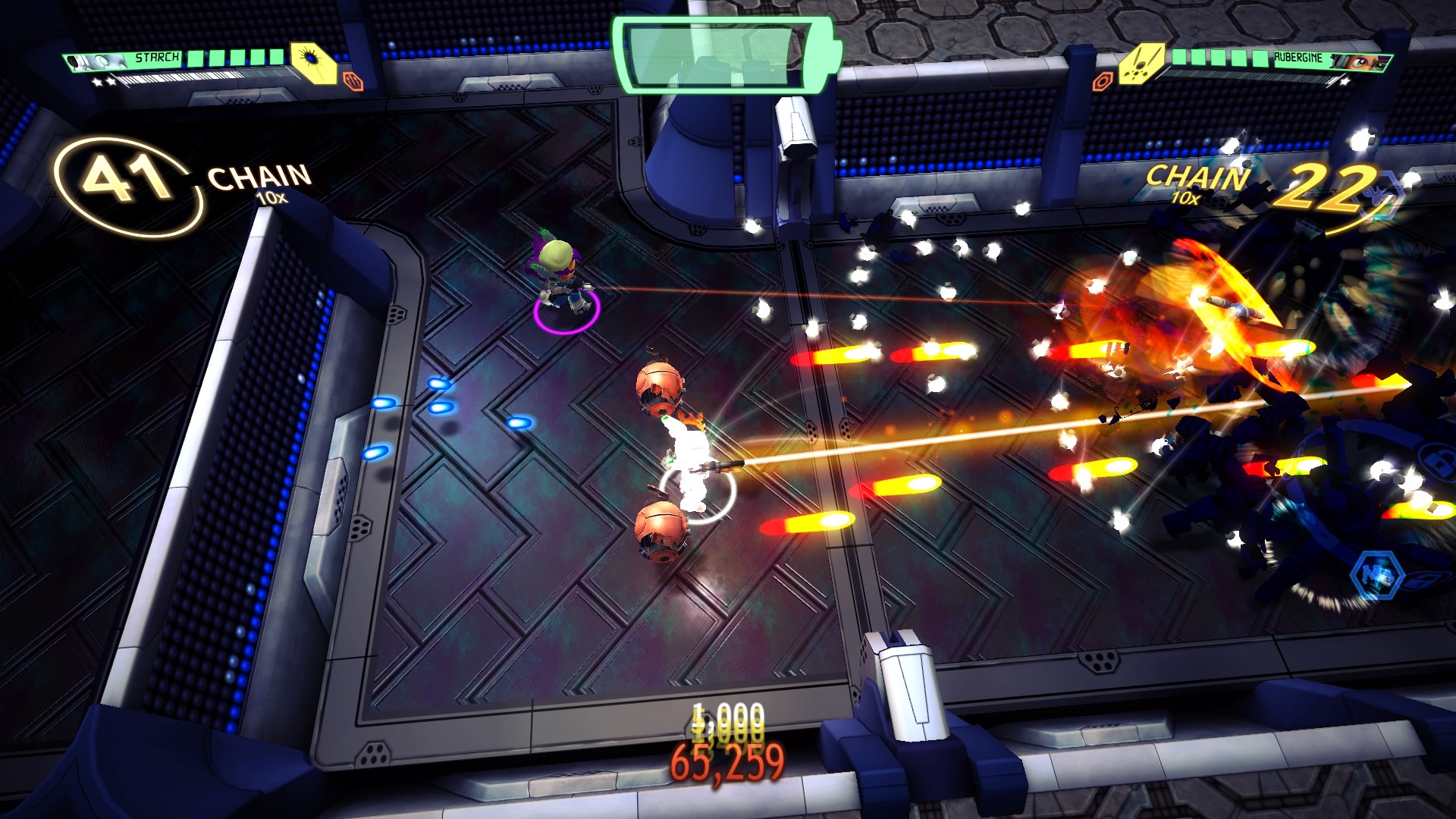
Task: Click the orange hexagon badge near Aubergine's weapon
Action: pyautogui.click(x=1104, y=80)
